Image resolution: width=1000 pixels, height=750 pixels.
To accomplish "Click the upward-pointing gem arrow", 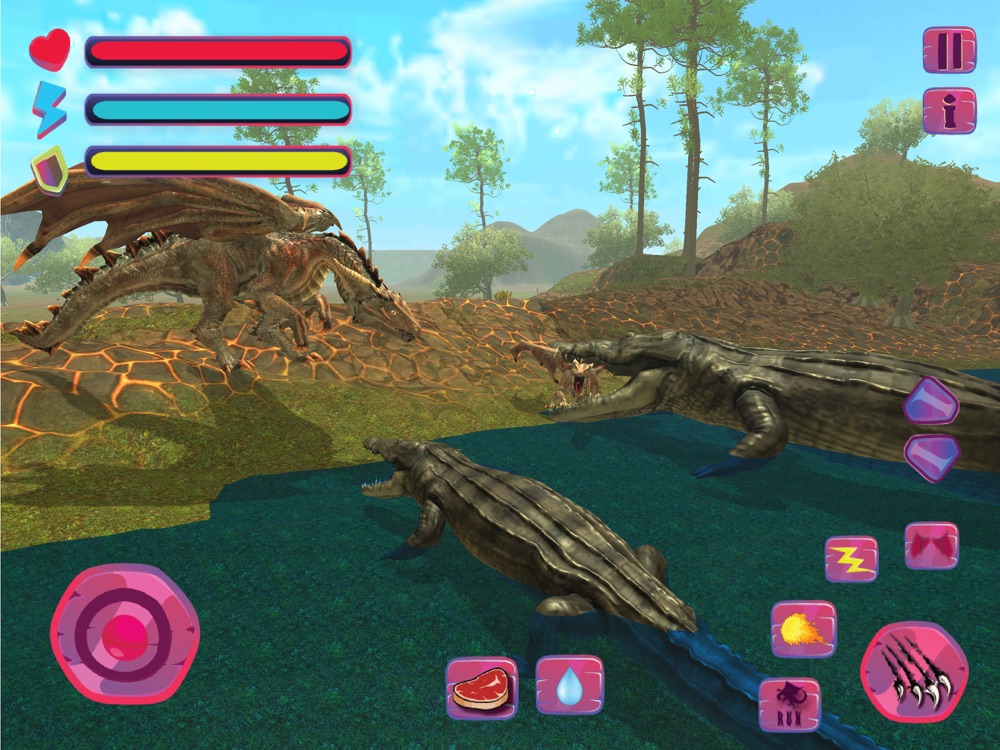I will tap(931, 402).
